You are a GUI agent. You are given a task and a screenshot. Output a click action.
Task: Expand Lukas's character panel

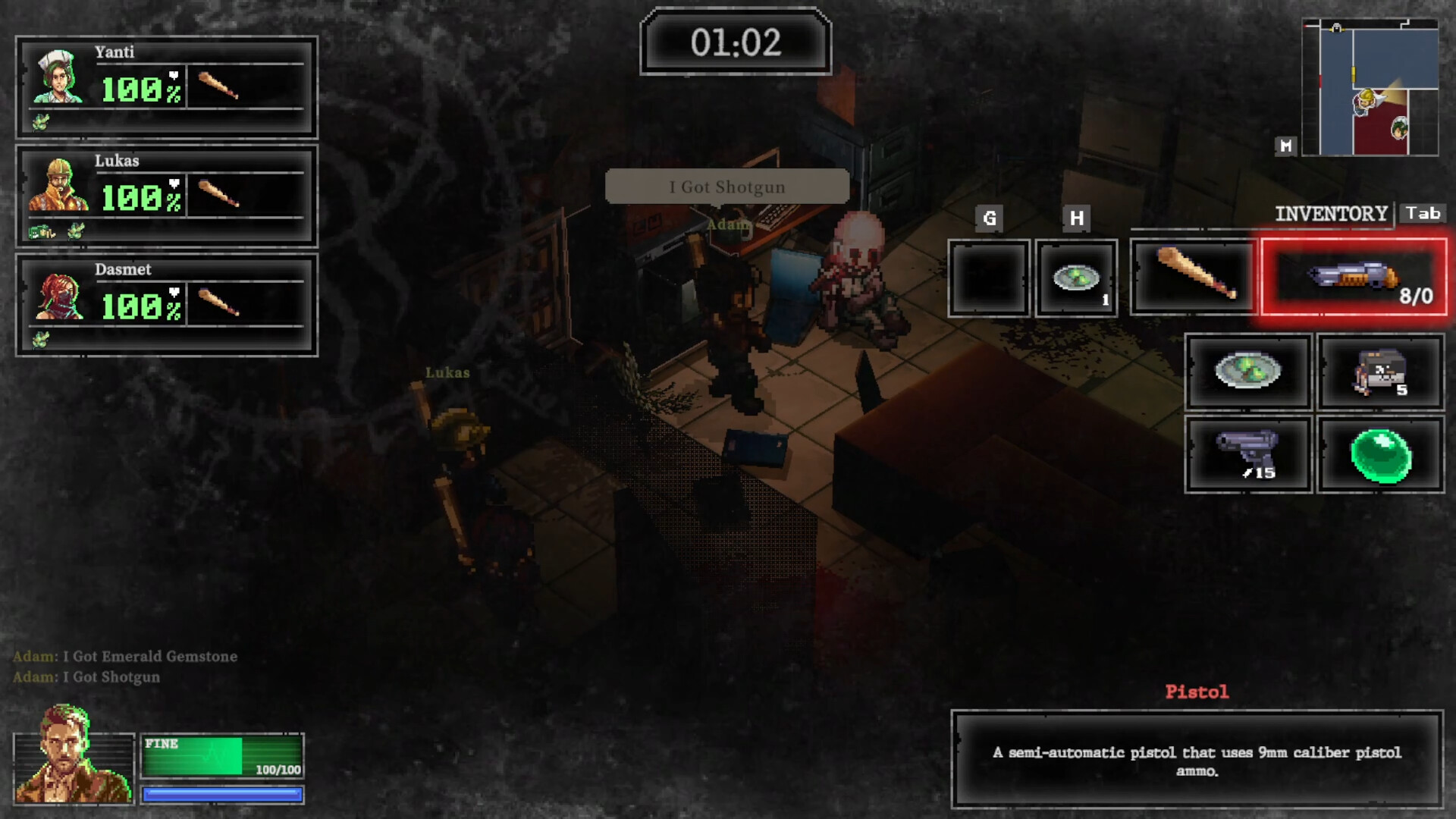(x=165, y=194)
